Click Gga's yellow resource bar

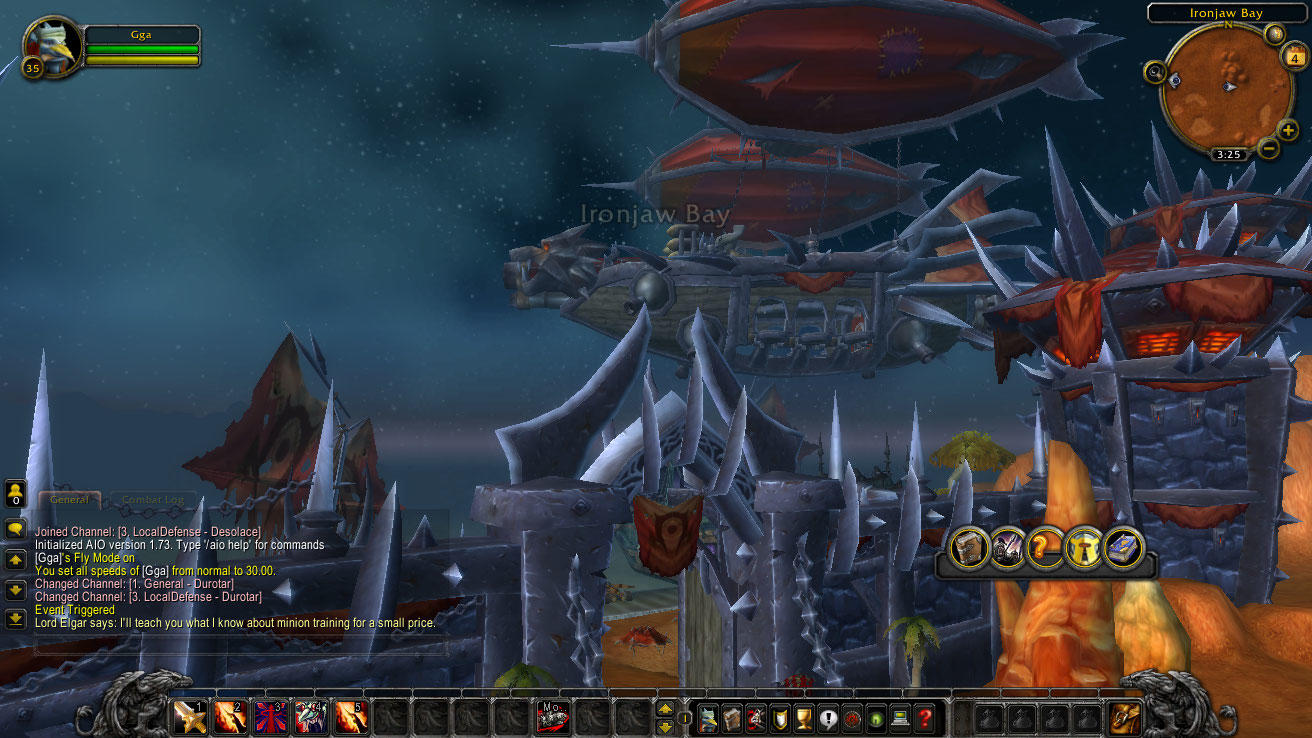[x=140, y=60]
